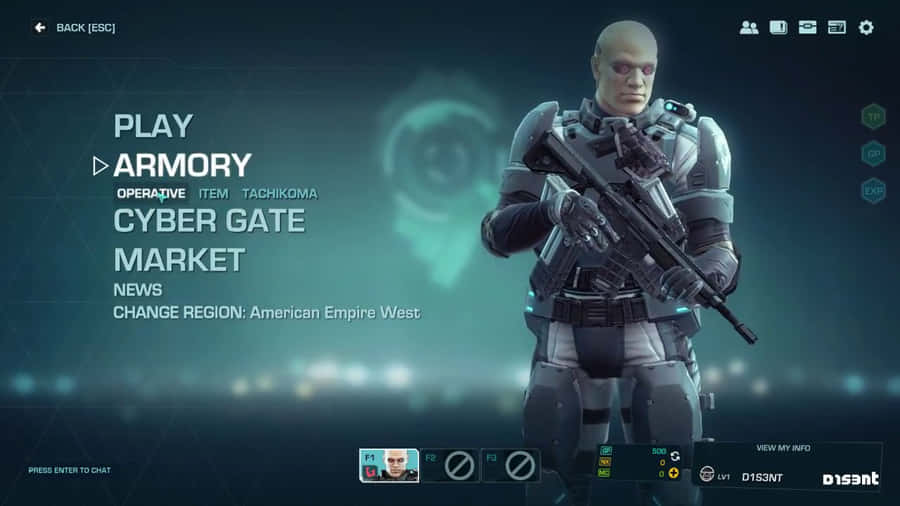Open the friends list icon
The height and width of the screenshot is (506, 900).
(748, 27)
